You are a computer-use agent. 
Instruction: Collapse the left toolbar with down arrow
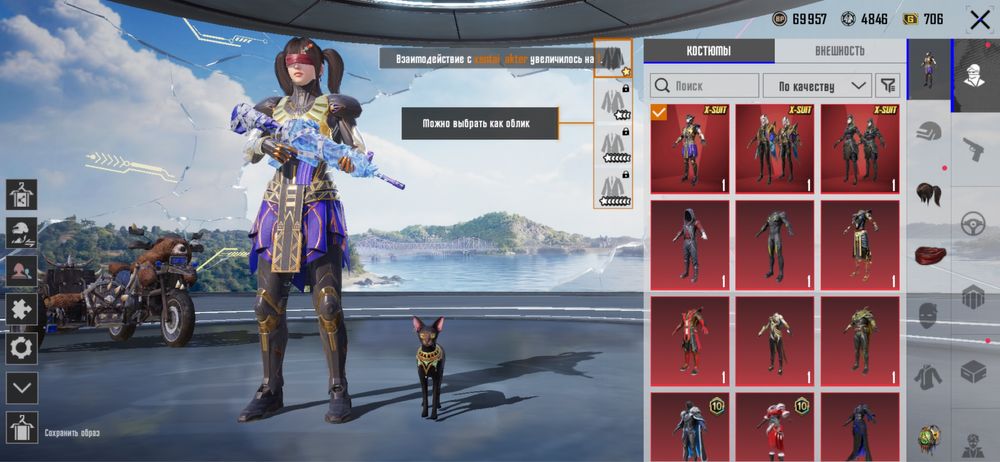coord(21,387)
